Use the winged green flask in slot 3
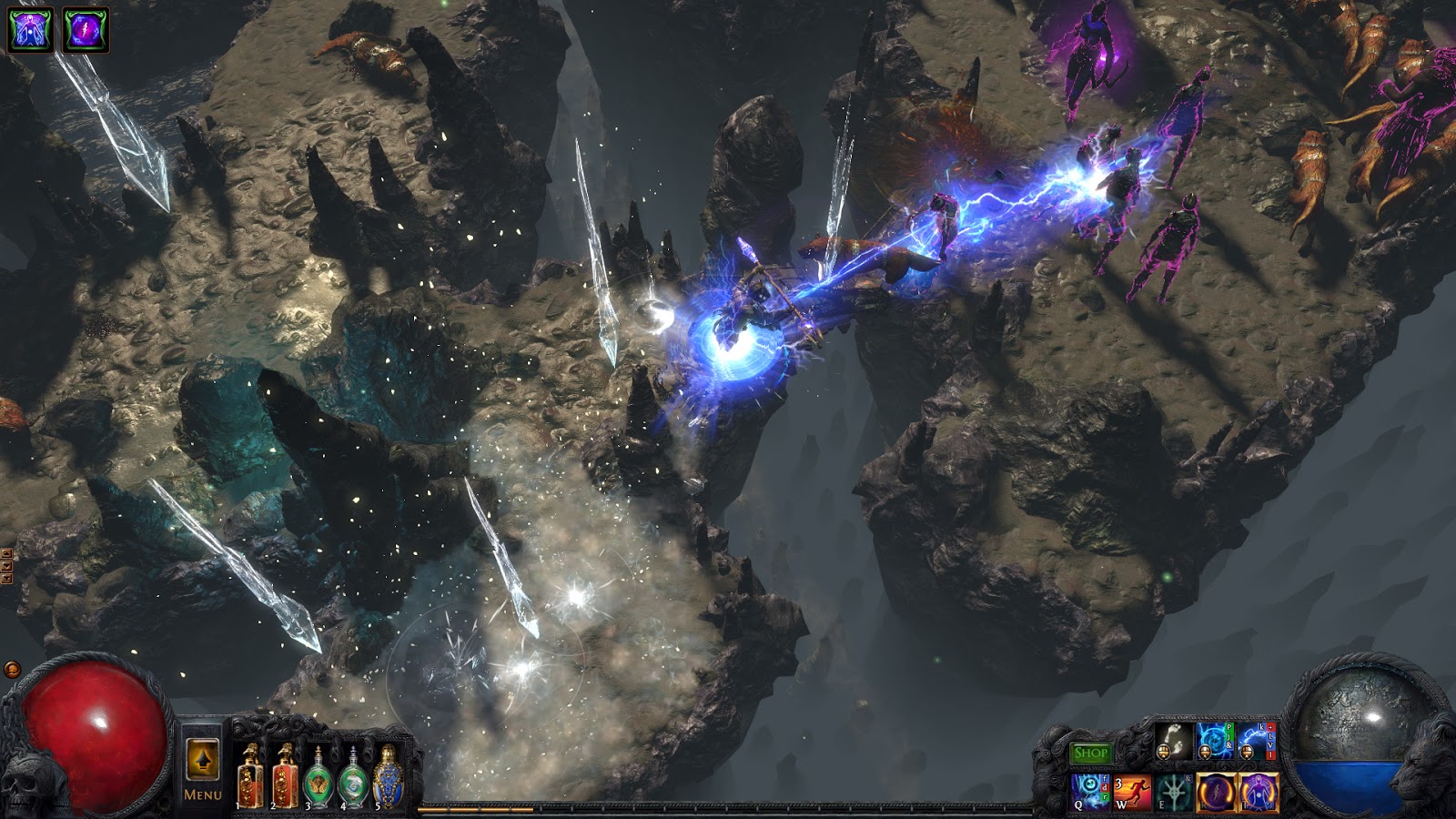 pos(320,778)
